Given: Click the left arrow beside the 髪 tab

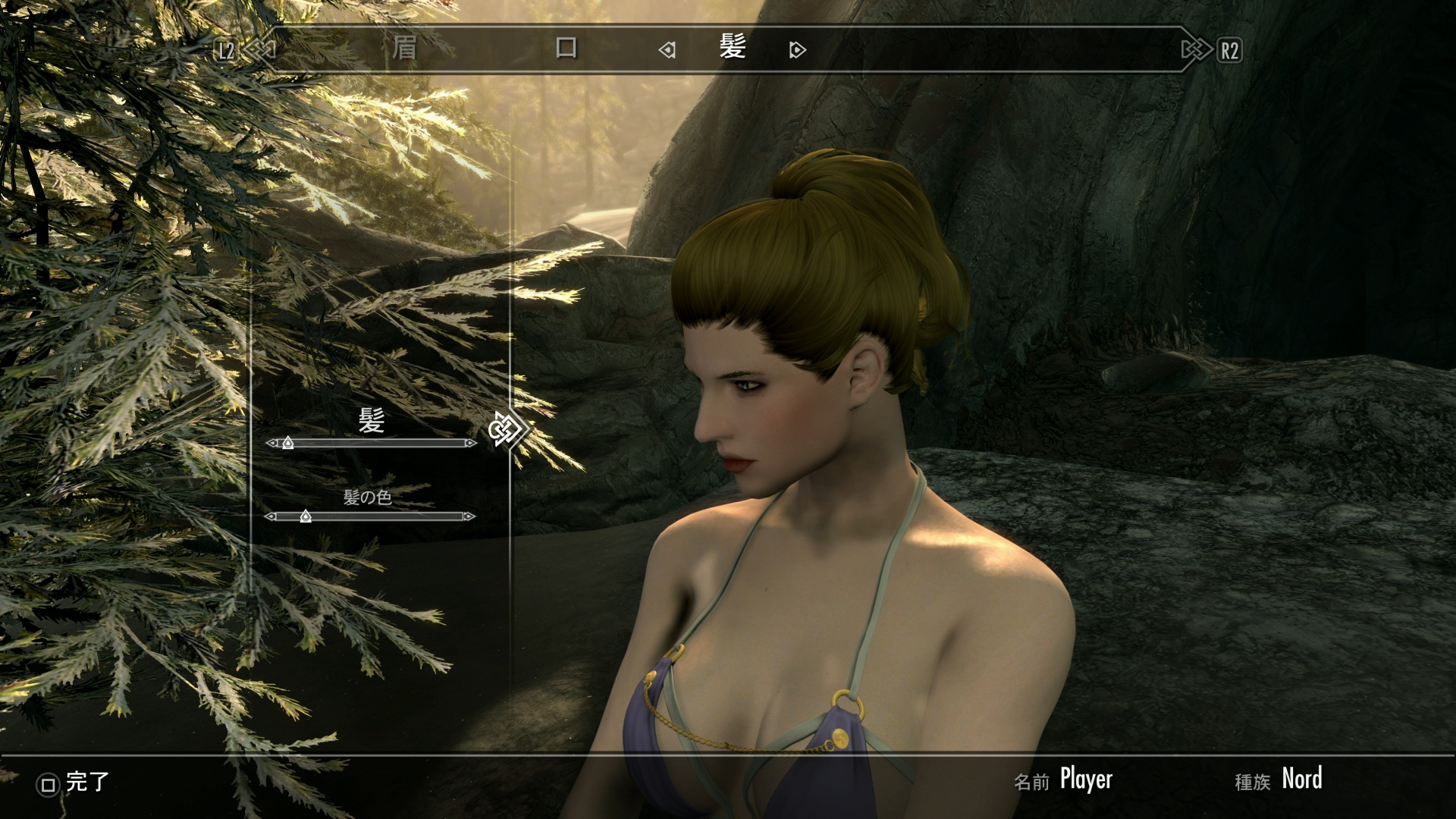Looking at the screenshot, I should click(667, 51).
